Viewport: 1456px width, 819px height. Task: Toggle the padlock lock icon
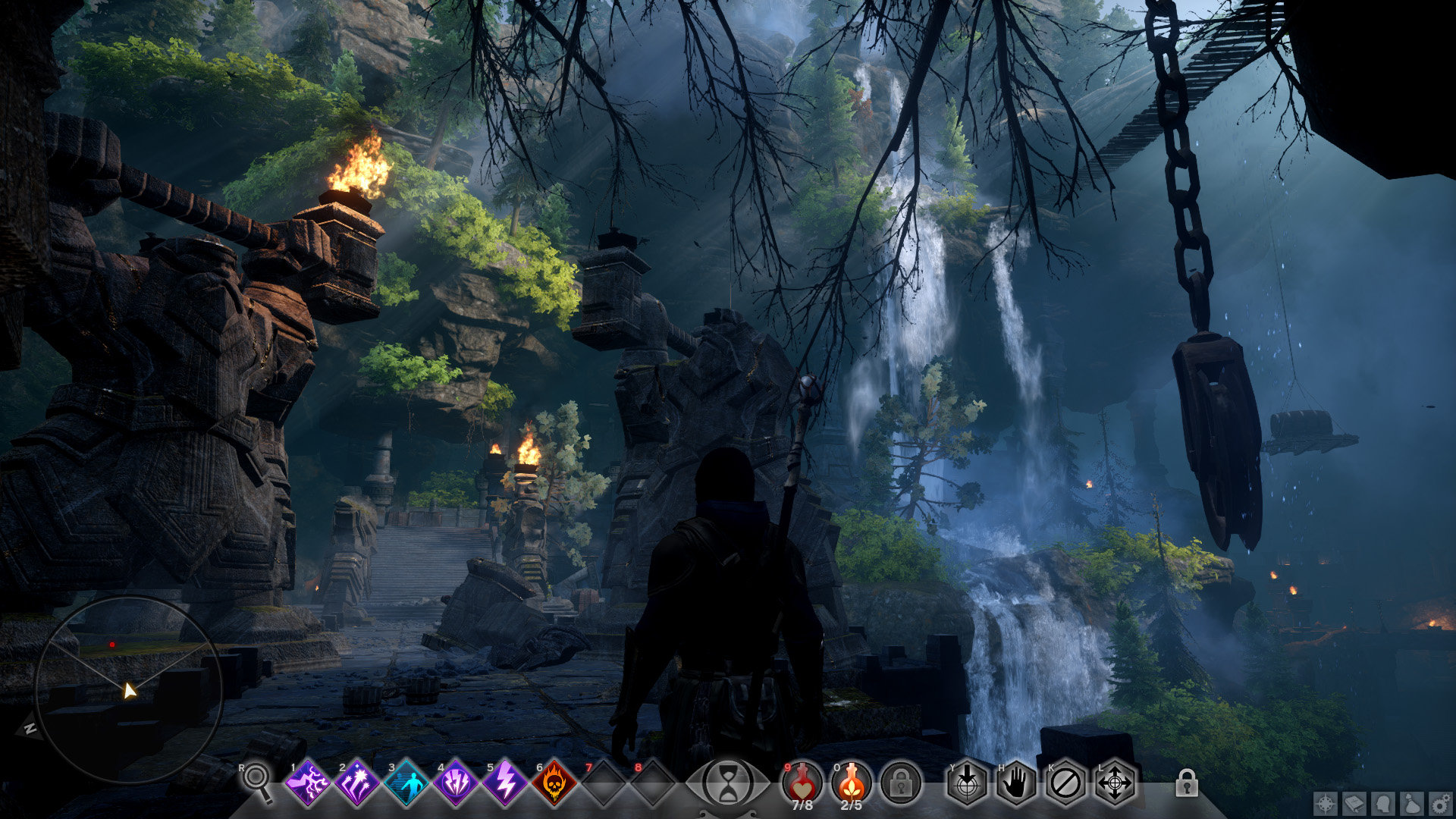[x=1187, y=783]
